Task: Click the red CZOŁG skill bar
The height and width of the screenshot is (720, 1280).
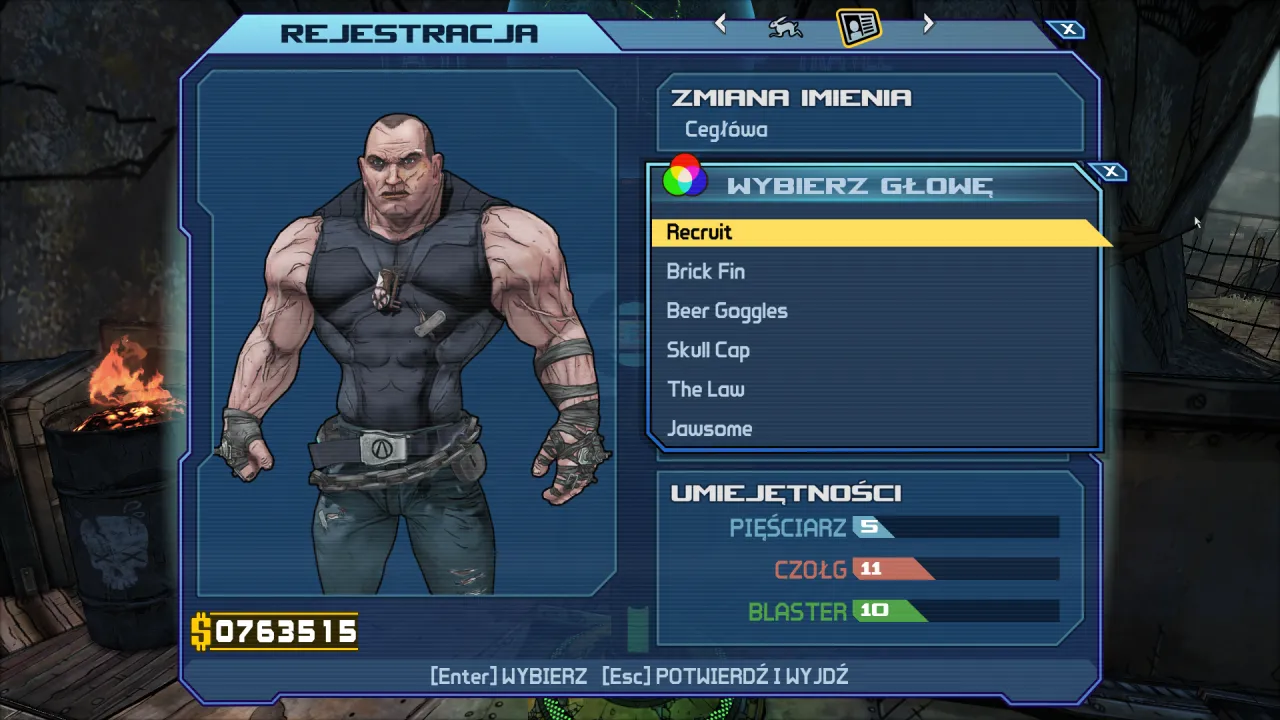Action: 895,569
